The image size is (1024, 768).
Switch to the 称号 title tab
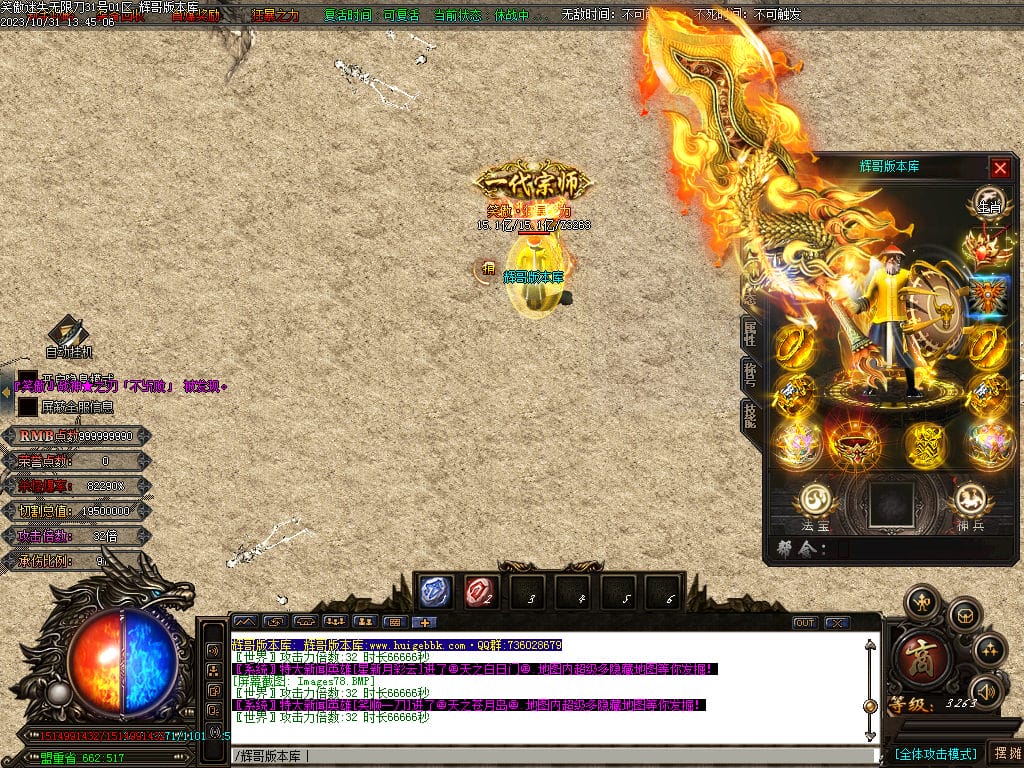[x=749, y=373]
